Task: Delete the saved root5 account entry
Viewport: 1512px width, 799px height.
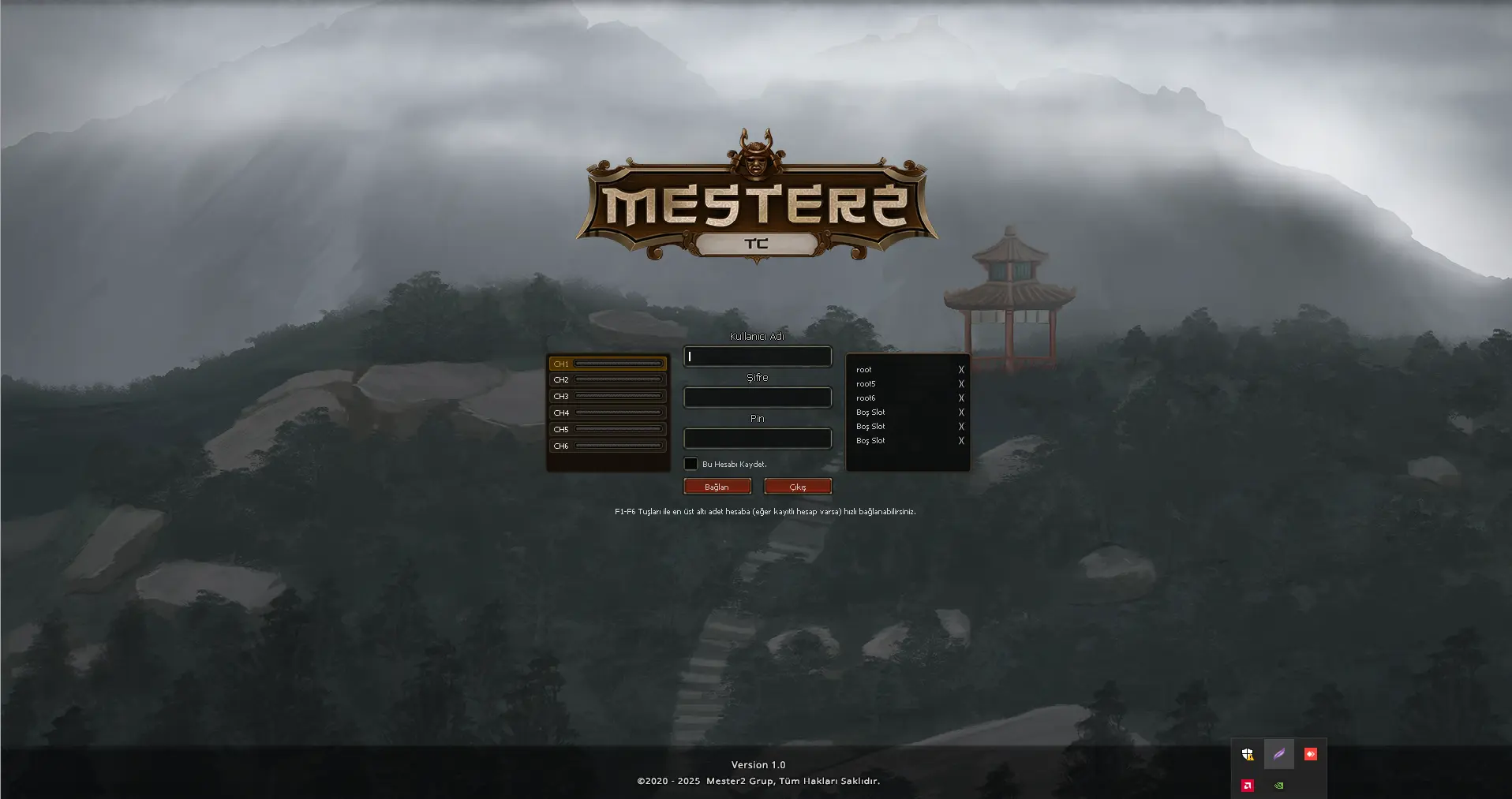Action: pyautogui.click(x=961, y=384)
